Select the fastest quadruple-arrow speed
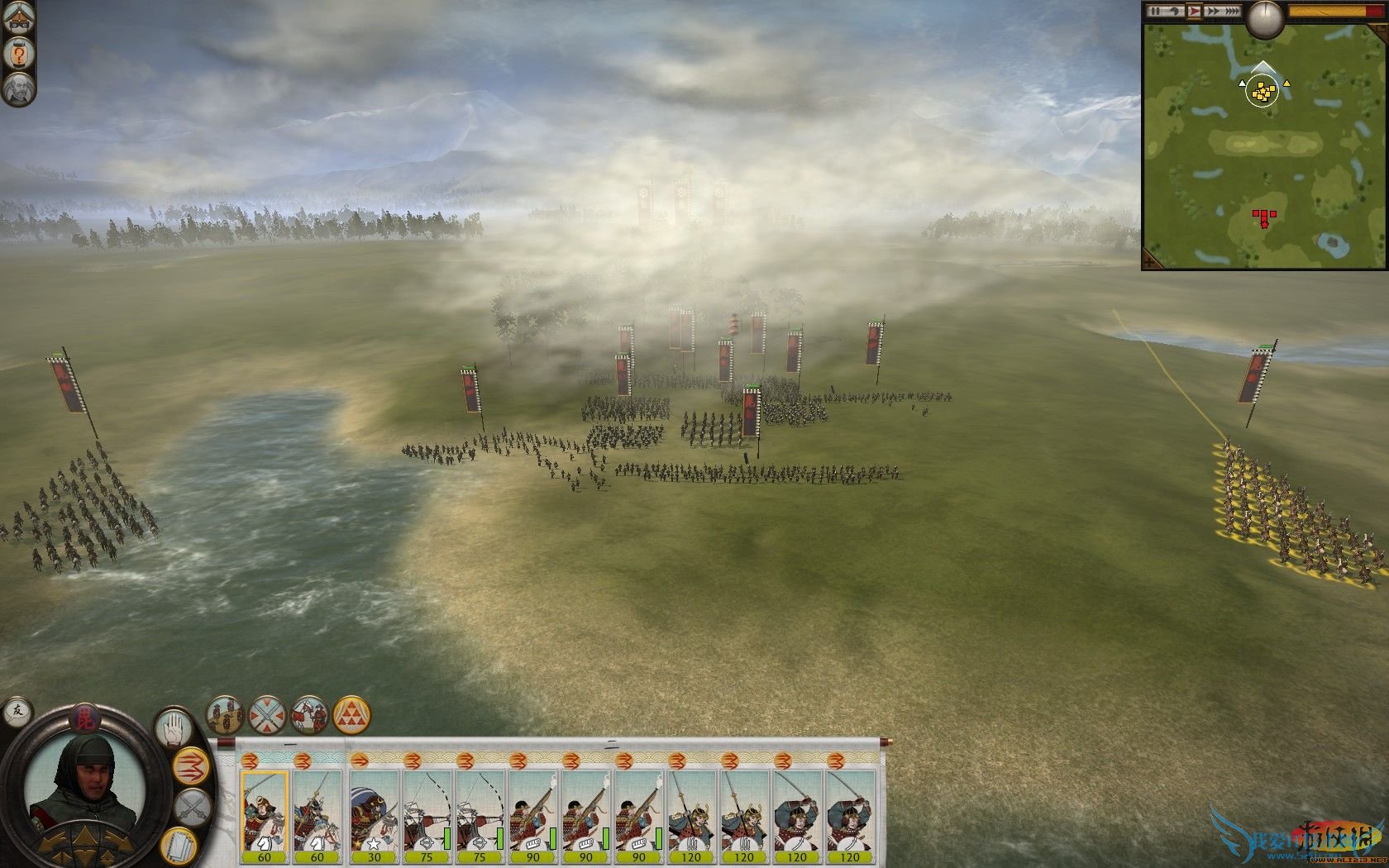This screenshot has height=868, width=1389. (1232, 11)
